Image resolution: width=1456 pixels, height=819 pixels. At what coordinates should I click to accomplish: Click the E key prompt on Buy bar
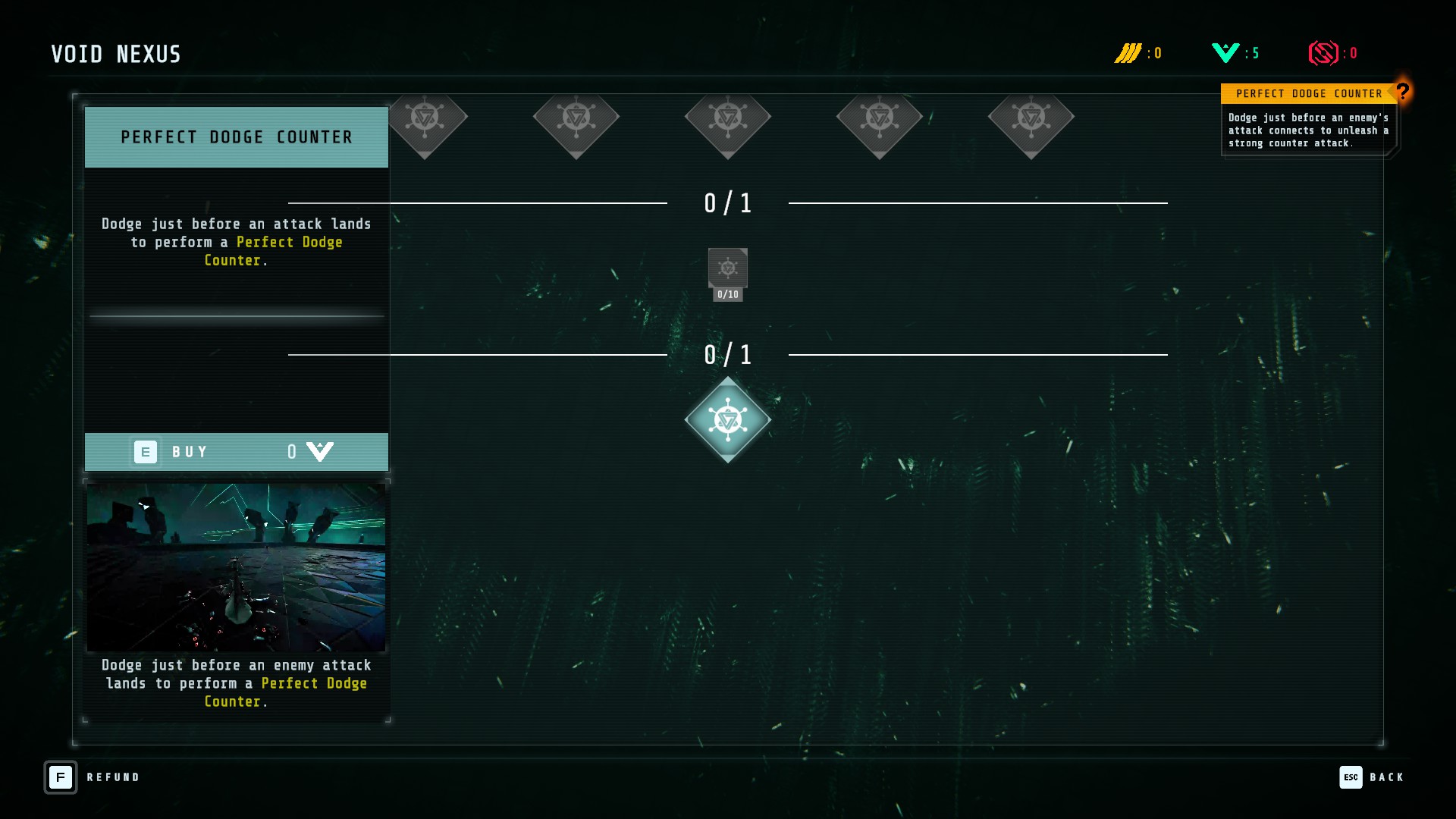pos(146,452)
